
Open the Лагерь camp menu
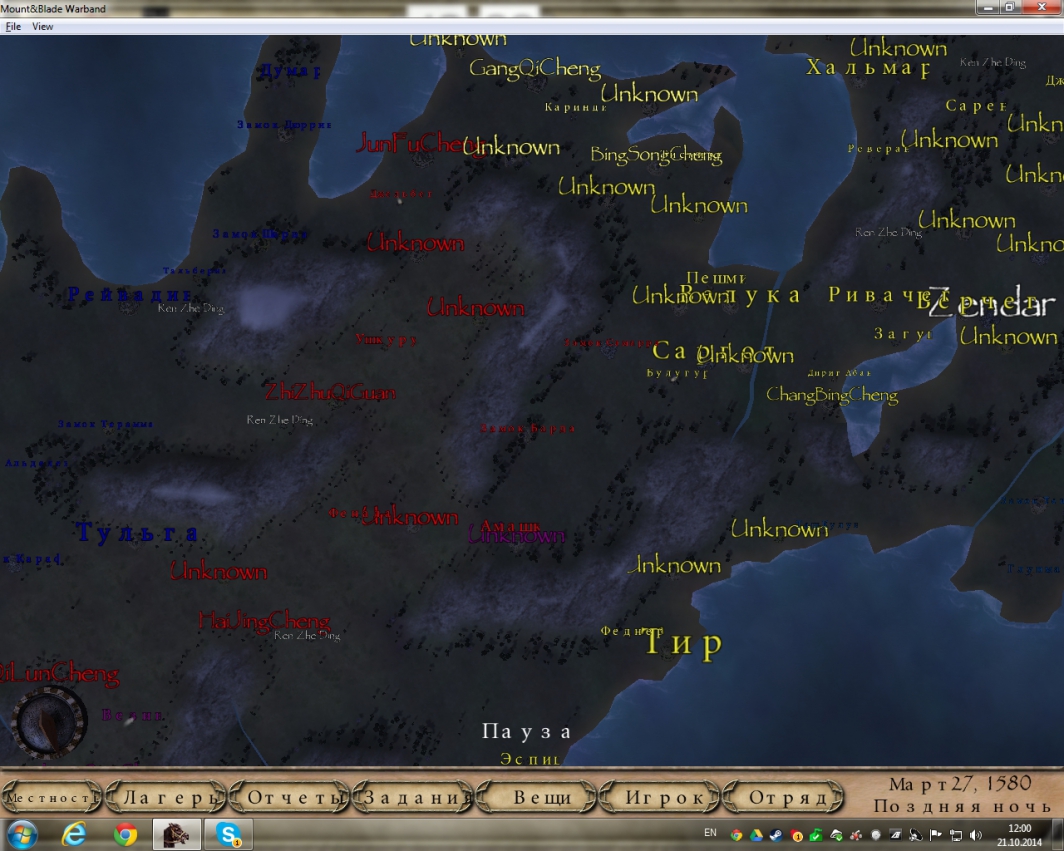[x=166, y=798]
